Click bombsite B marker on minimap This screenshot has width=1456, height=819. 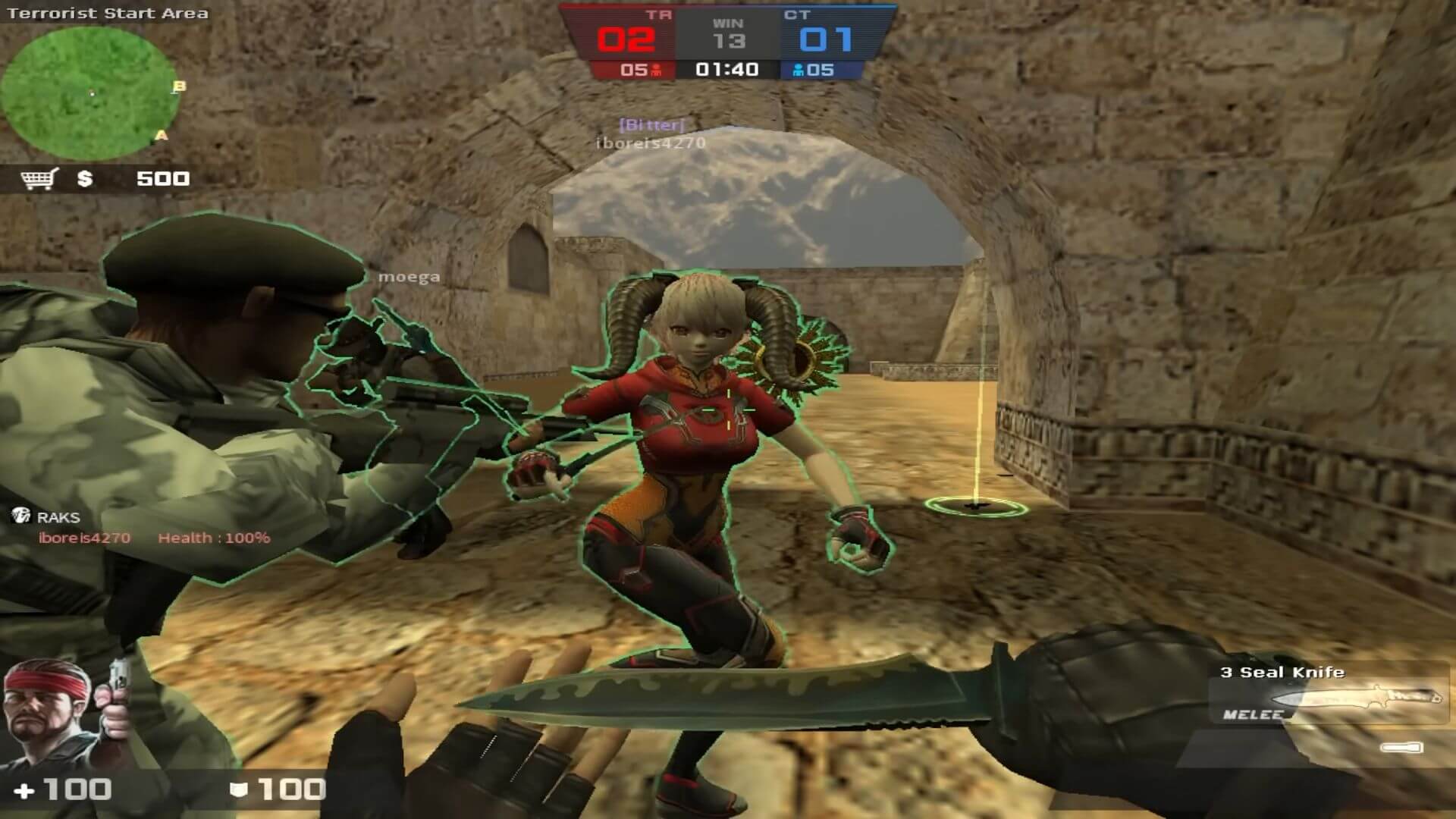[x=180, y=86]
